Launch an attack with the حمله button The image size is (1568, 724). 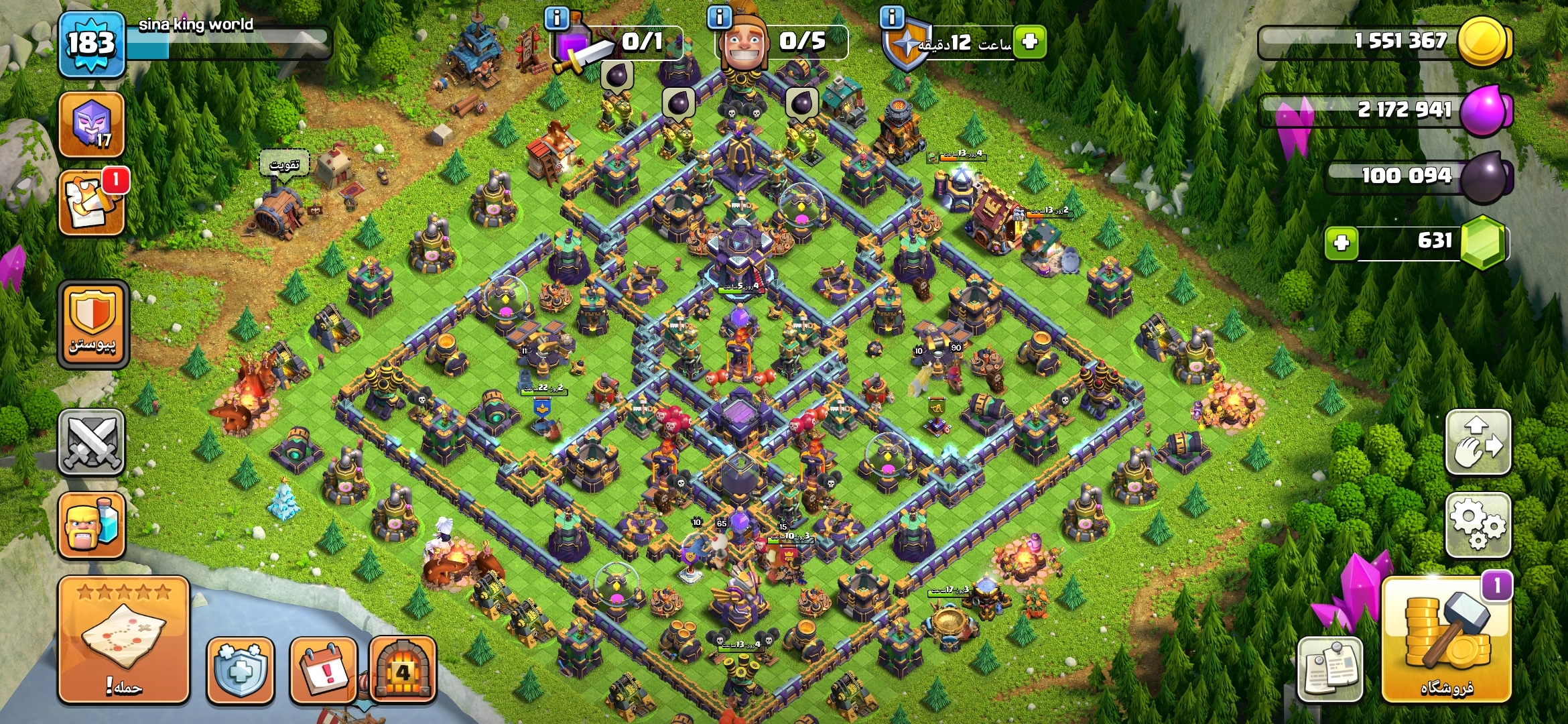tap(123, 640)
